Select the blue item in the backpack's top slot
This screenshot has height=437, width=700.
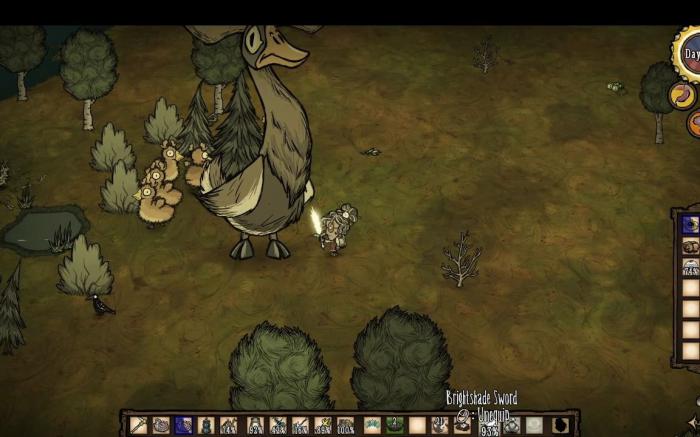click(690, 225)
